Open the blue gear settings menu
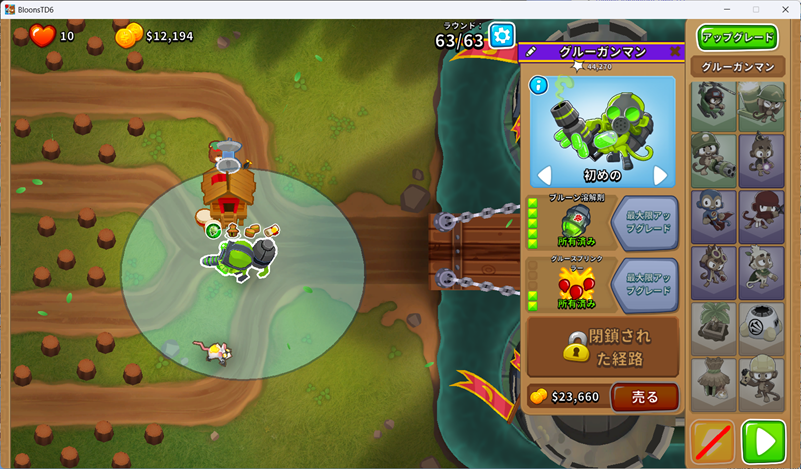The image size is (801, 469). [501, 35]
